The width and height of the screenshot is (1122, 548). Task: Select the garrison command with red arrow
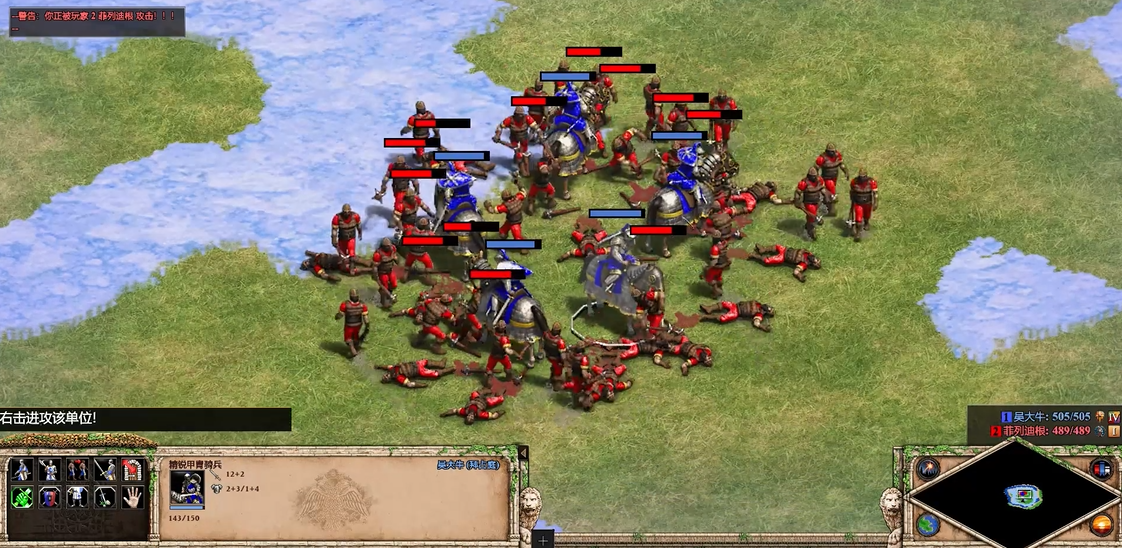coord(133,470)
